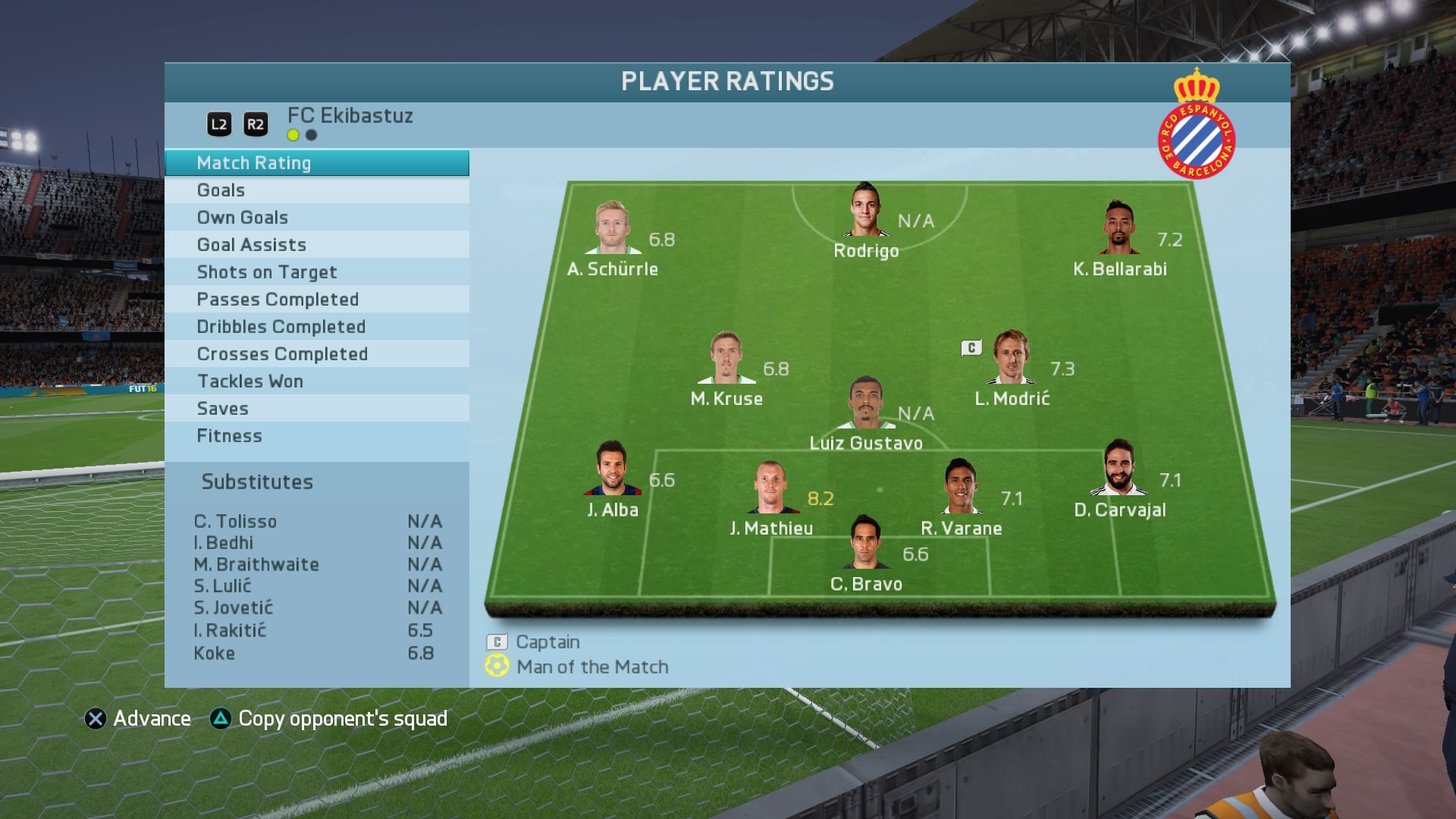Choose Goals in the stats list
This screenshot has height=819, width=1456.
tap(316, 190)
